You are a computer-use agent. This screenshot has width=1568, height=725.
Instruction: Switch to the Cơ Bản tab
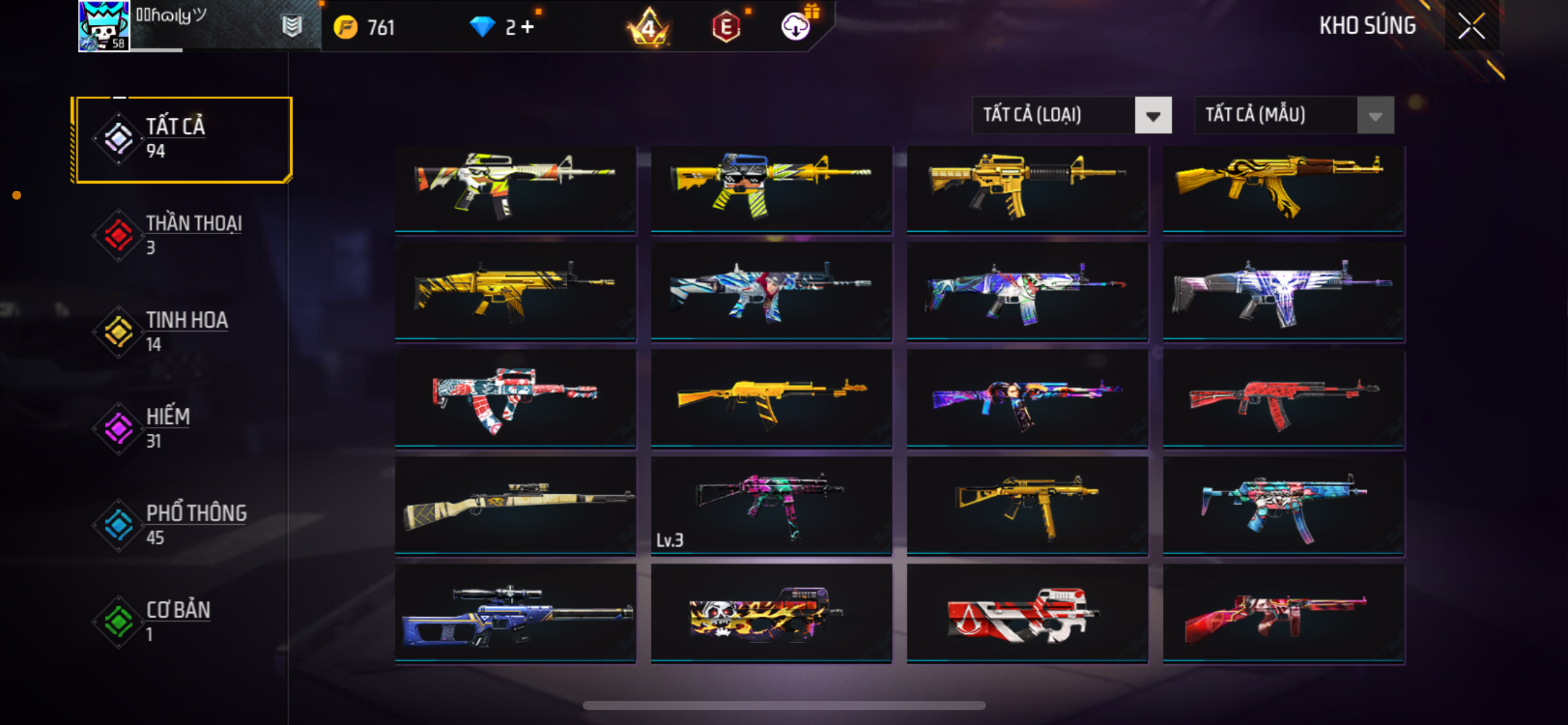[x=182, y=621]
